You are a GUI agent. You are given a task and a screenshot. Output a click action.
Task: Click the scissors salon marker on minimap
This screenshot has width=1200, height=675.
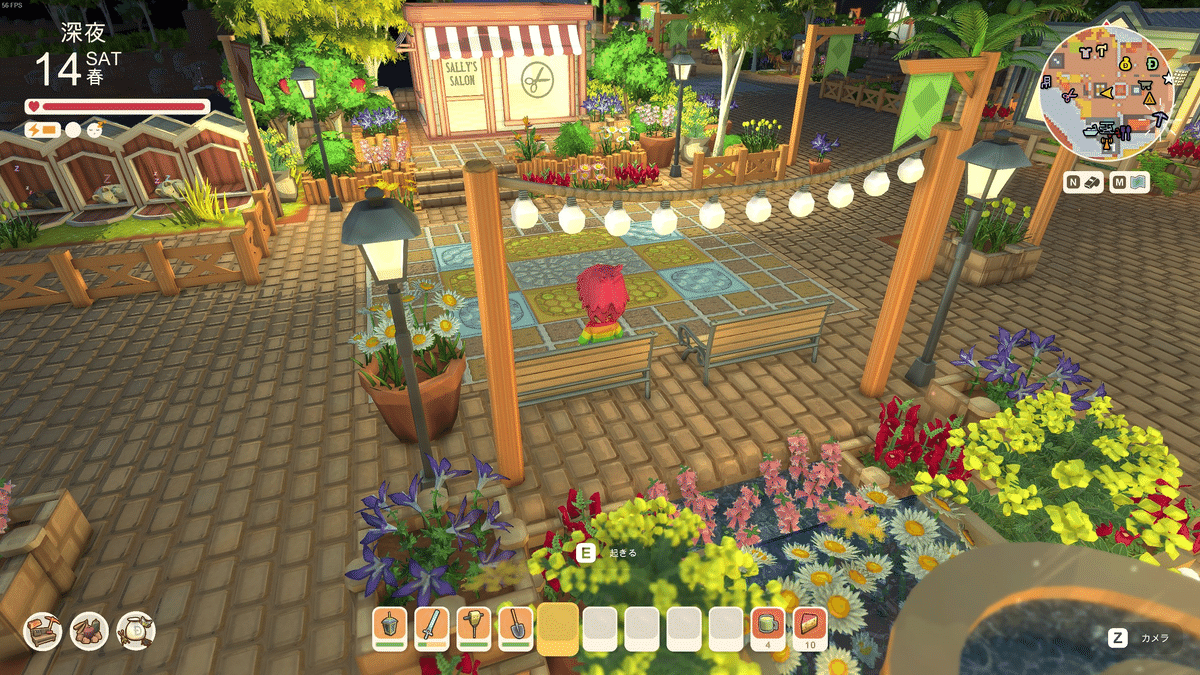point(1070,95)
